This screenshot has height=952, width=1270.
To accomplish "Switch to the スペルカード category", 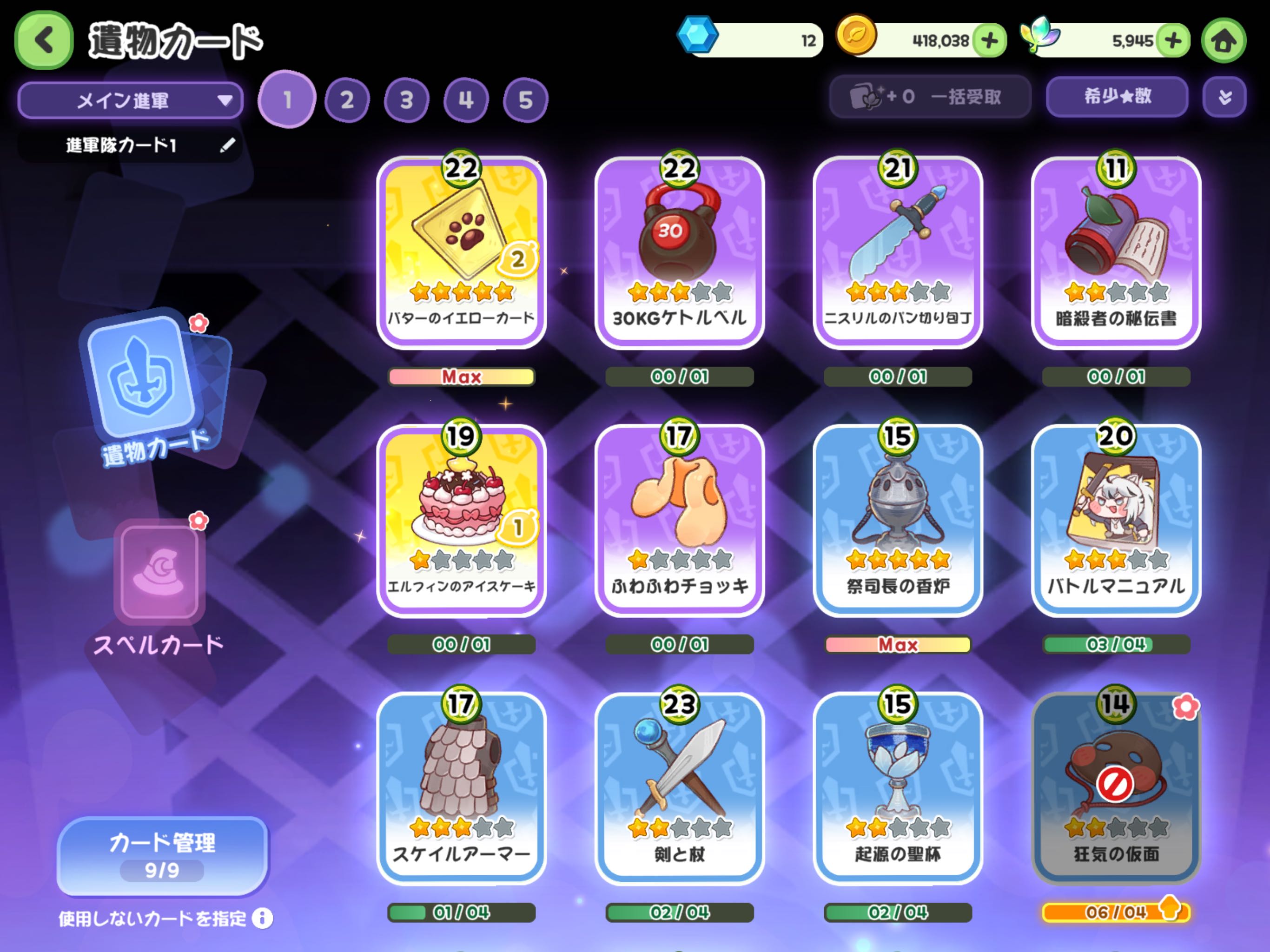I will click(159, 586).
